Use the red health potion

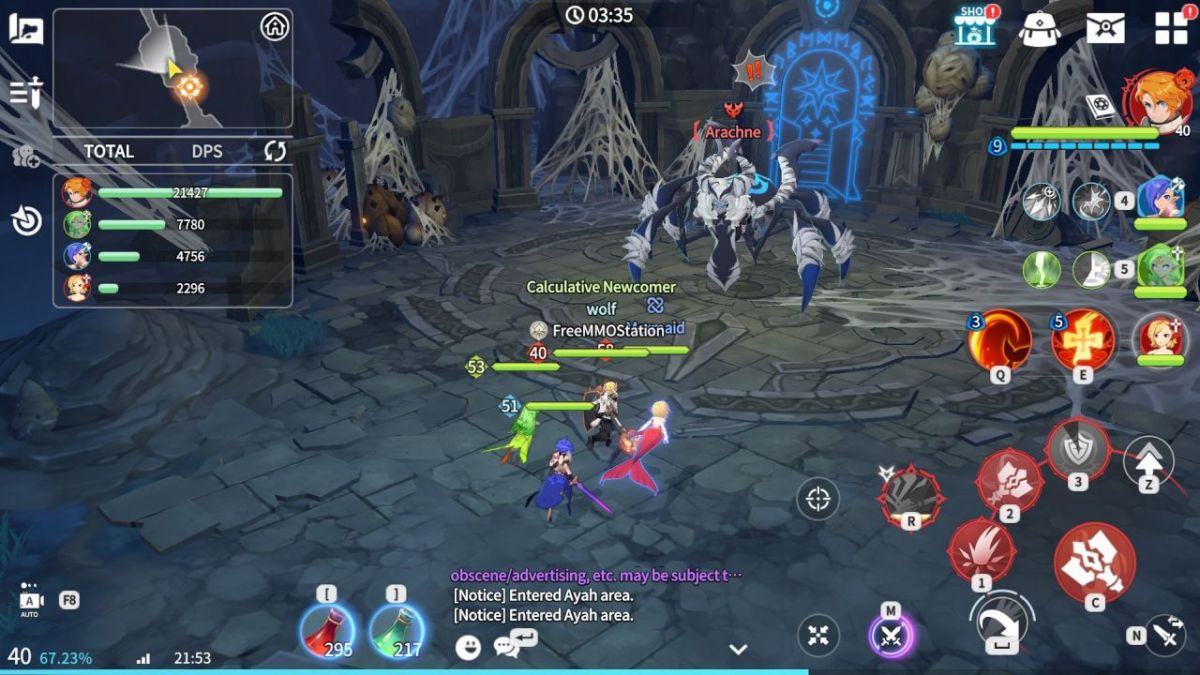click(x=327, y=632)
